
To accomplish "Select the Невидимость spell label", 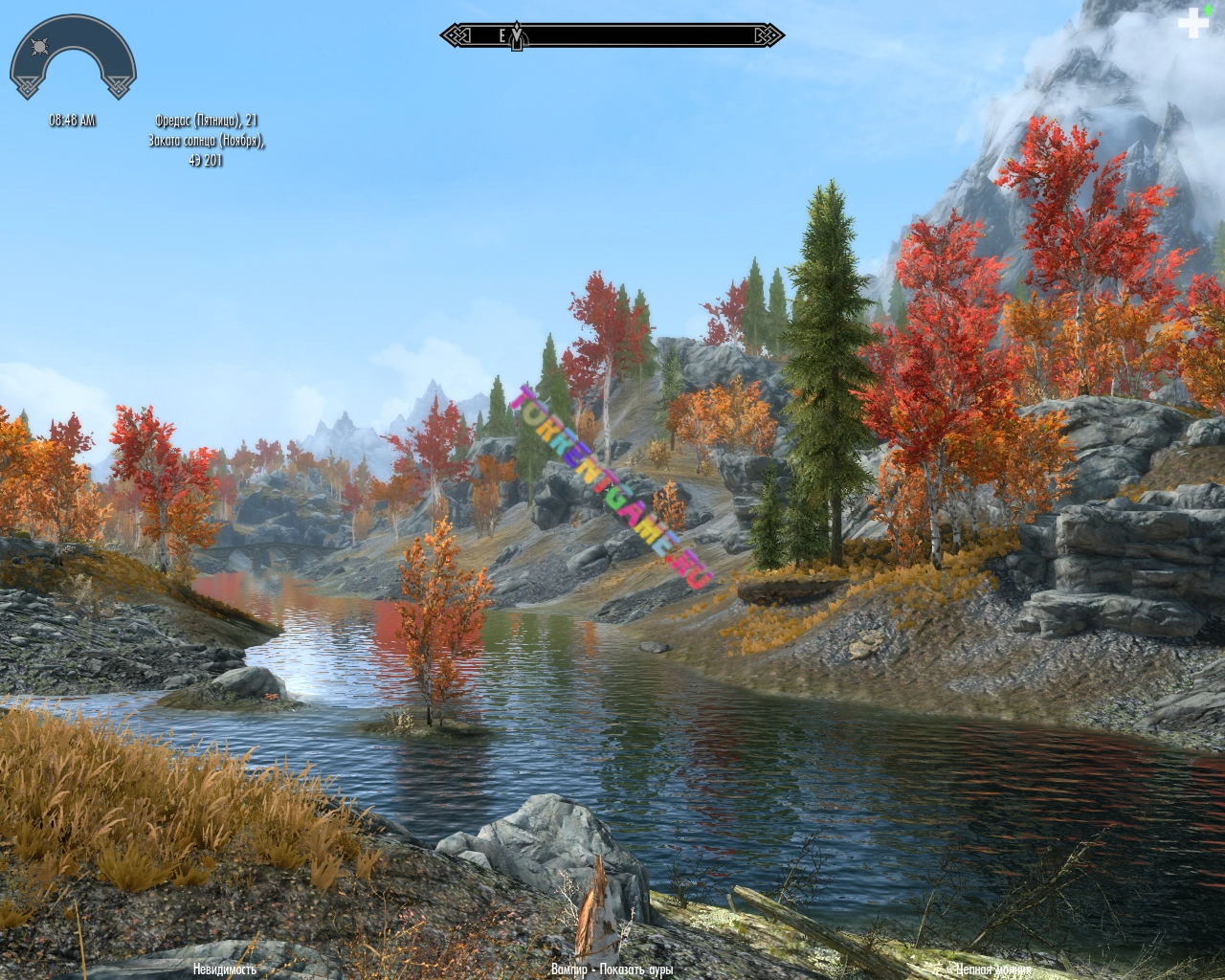I will 225,969.
